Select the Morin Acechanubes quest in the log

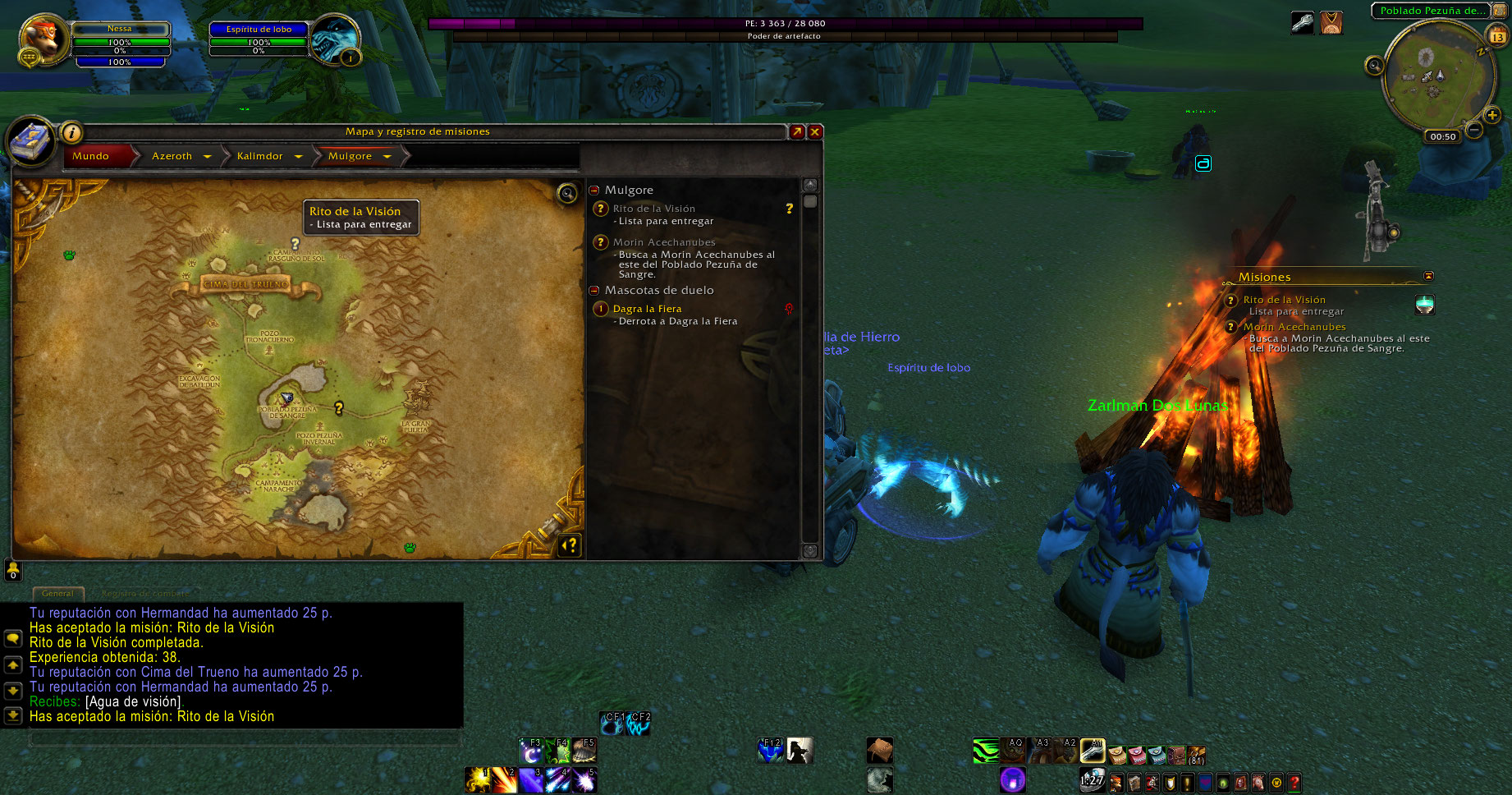point(663,242)
